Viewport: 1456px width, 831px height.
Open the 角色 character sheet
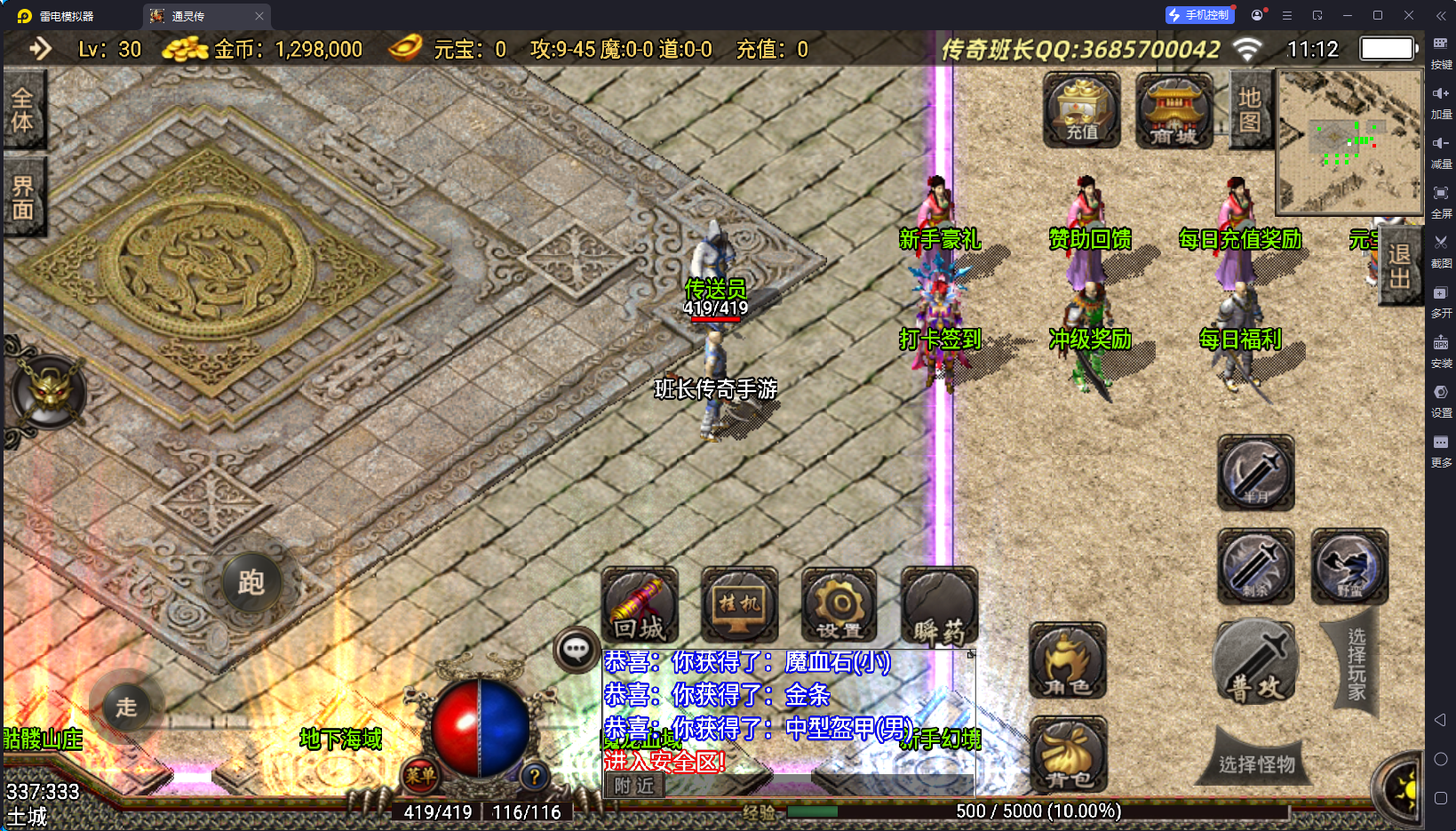[1068, 661]
